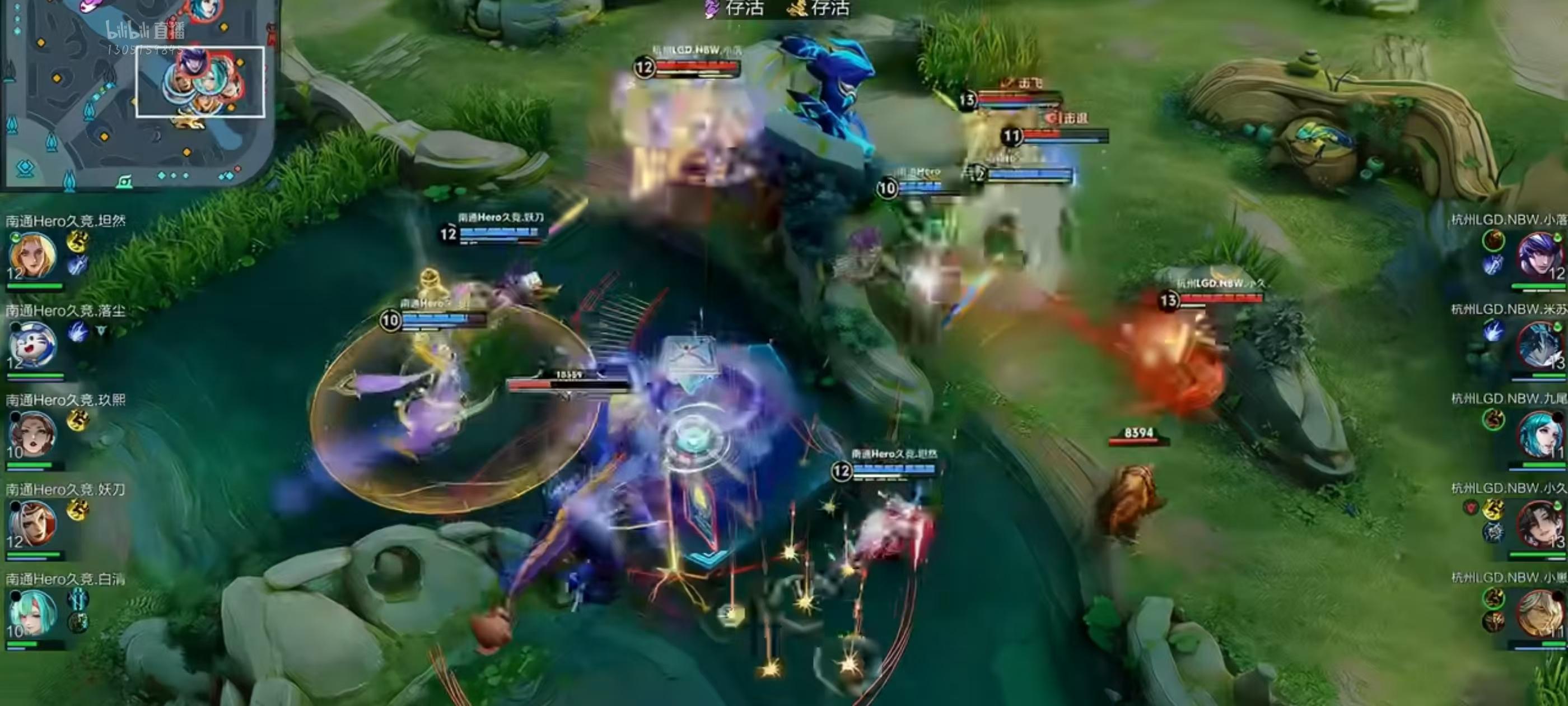
Task: Select player 妖刀's white-haired hero portrait
Action: tap(32, 524)
